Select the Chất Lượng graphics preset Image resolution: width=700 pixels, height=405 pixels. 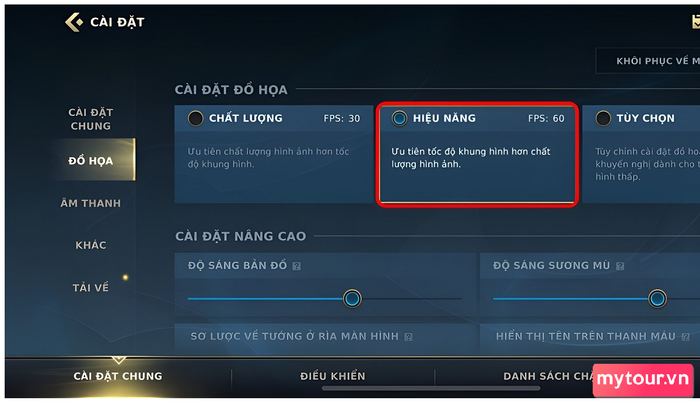pos(196,118)
